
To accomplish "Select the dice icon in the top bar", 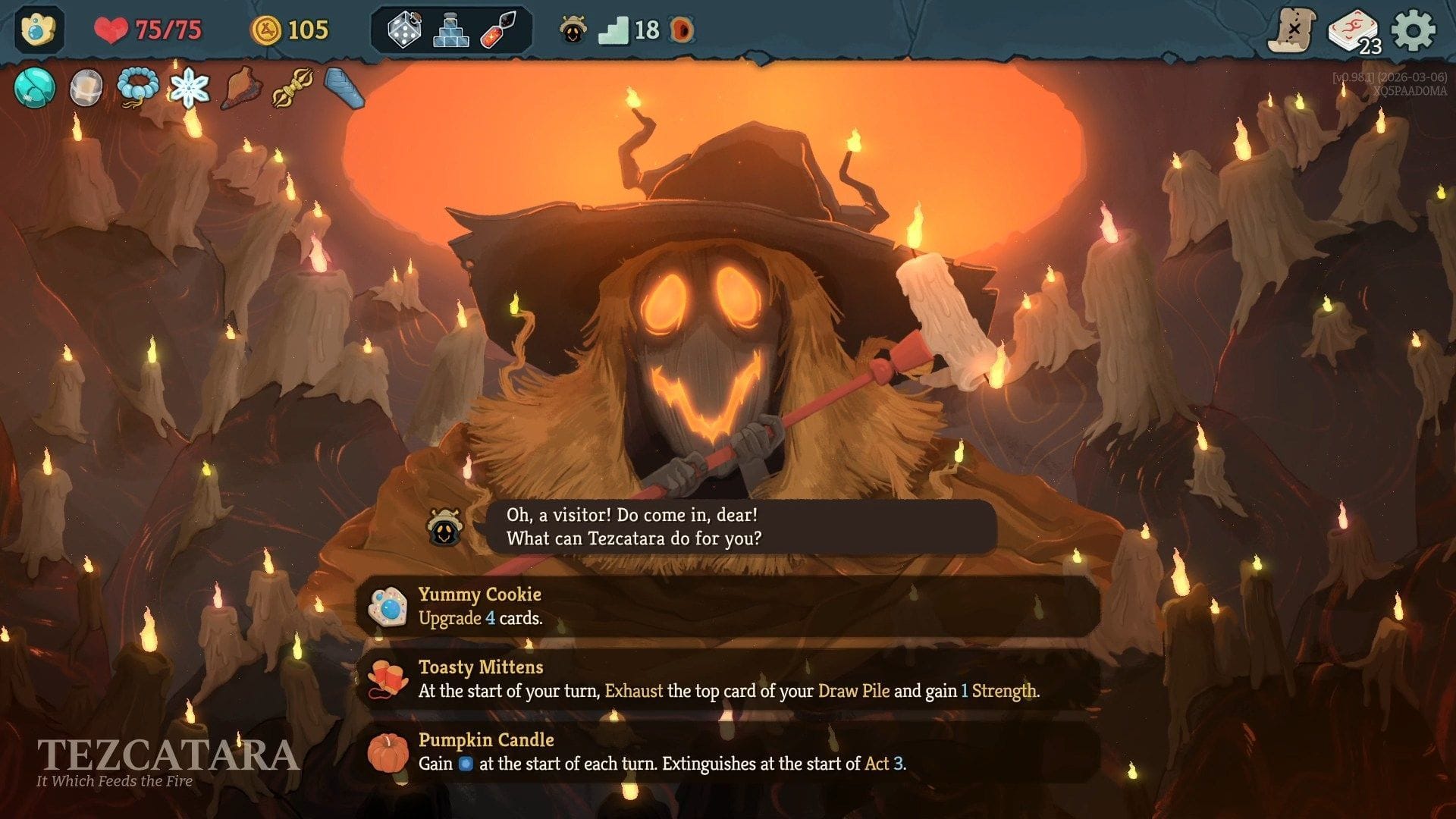I will pos(404,31).
